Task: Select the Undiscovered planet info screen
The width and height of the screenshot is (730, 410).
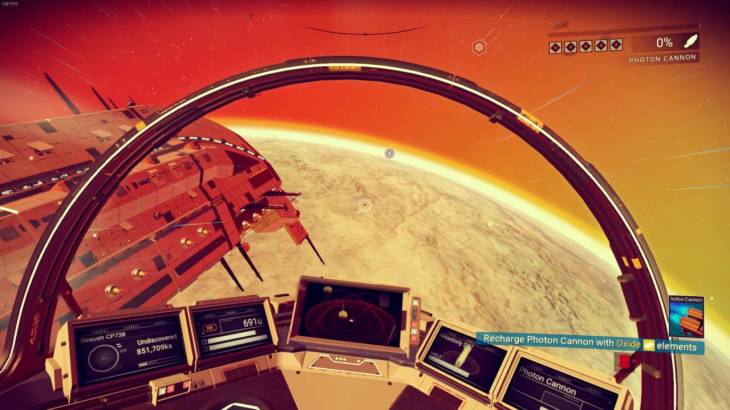Action: coord(128,348)
